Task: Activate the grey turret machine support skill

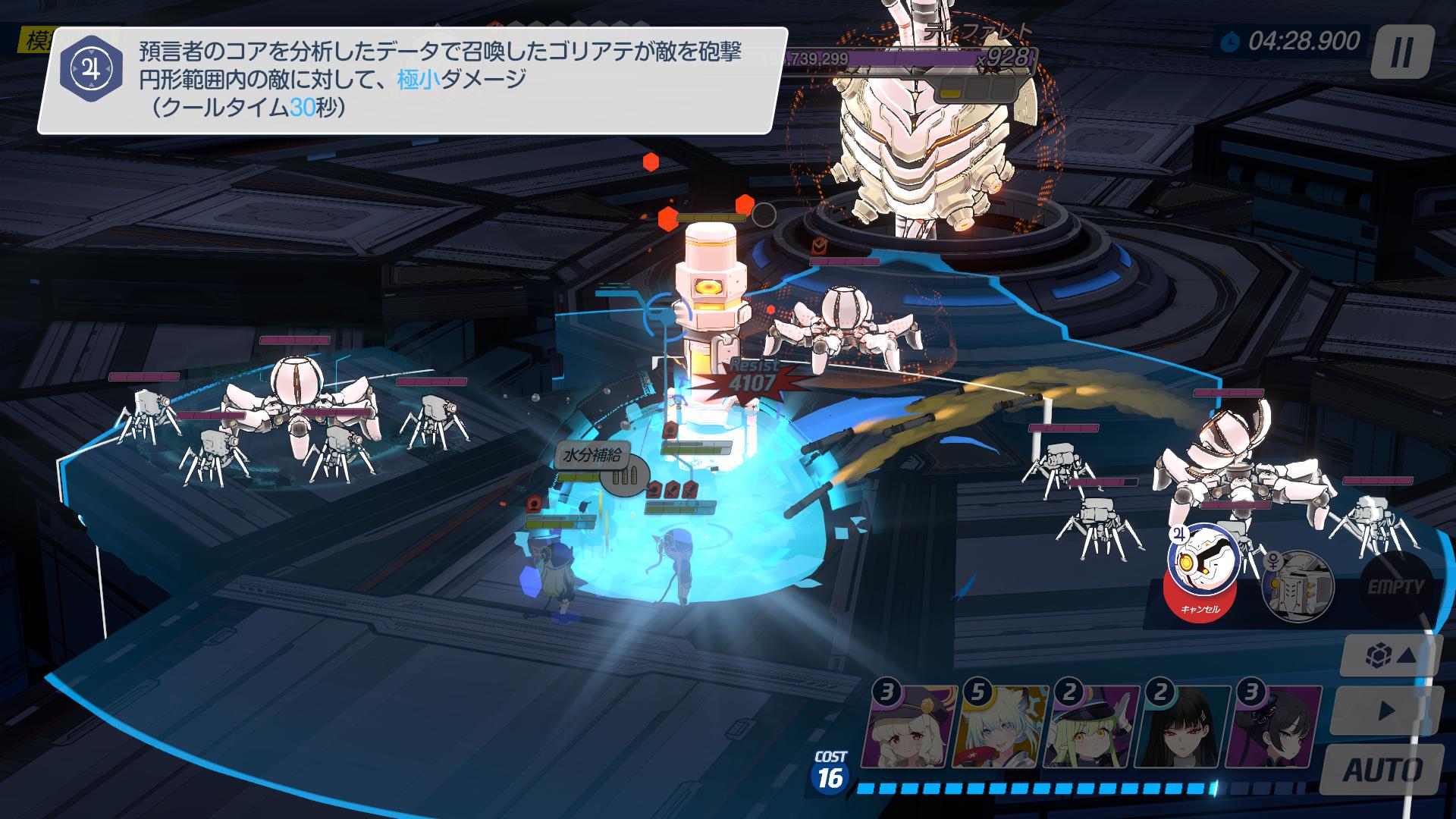Action: coord(1298,586)
